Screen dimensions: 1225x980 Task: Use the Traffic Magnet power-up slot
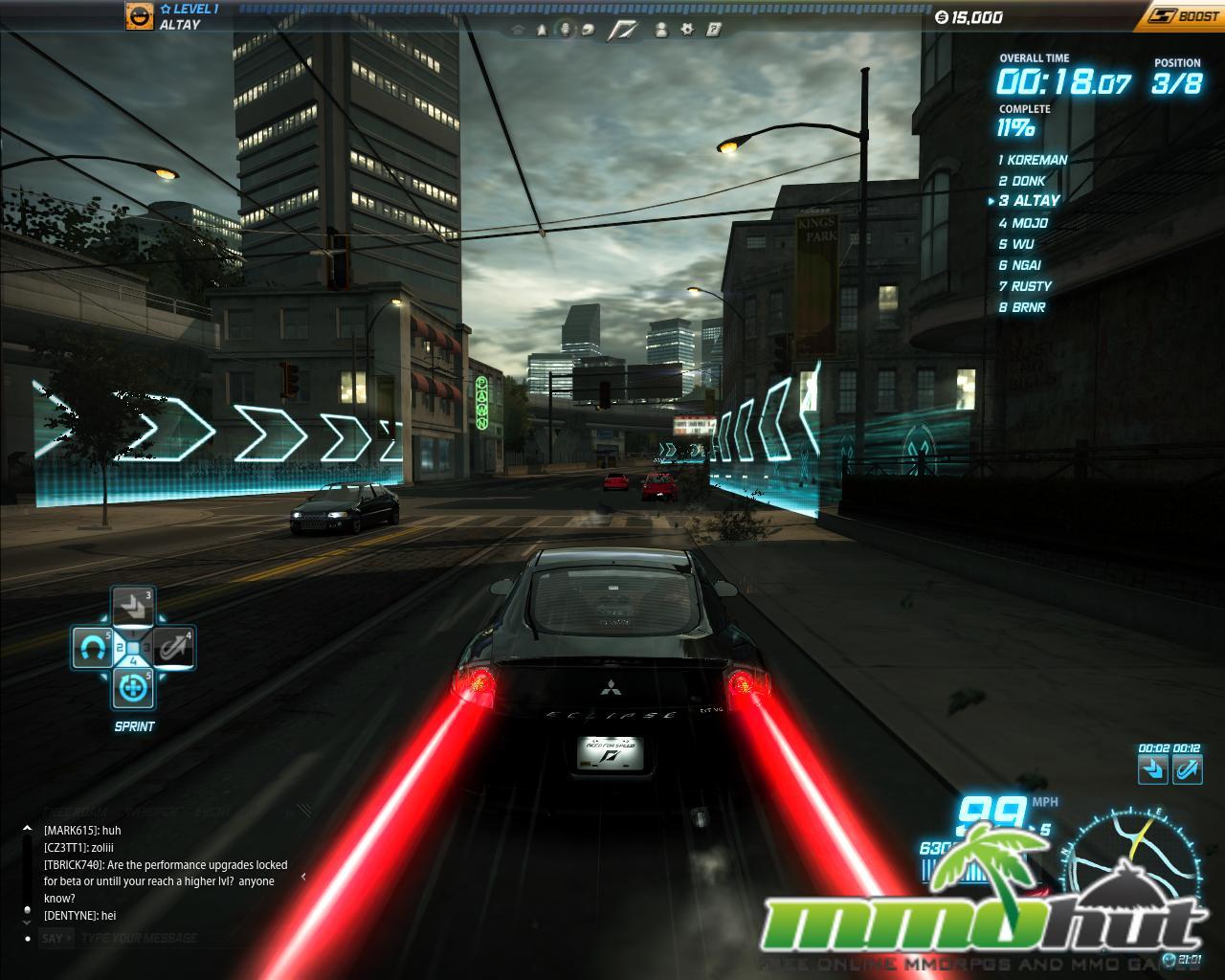click(x=93, y=647)
